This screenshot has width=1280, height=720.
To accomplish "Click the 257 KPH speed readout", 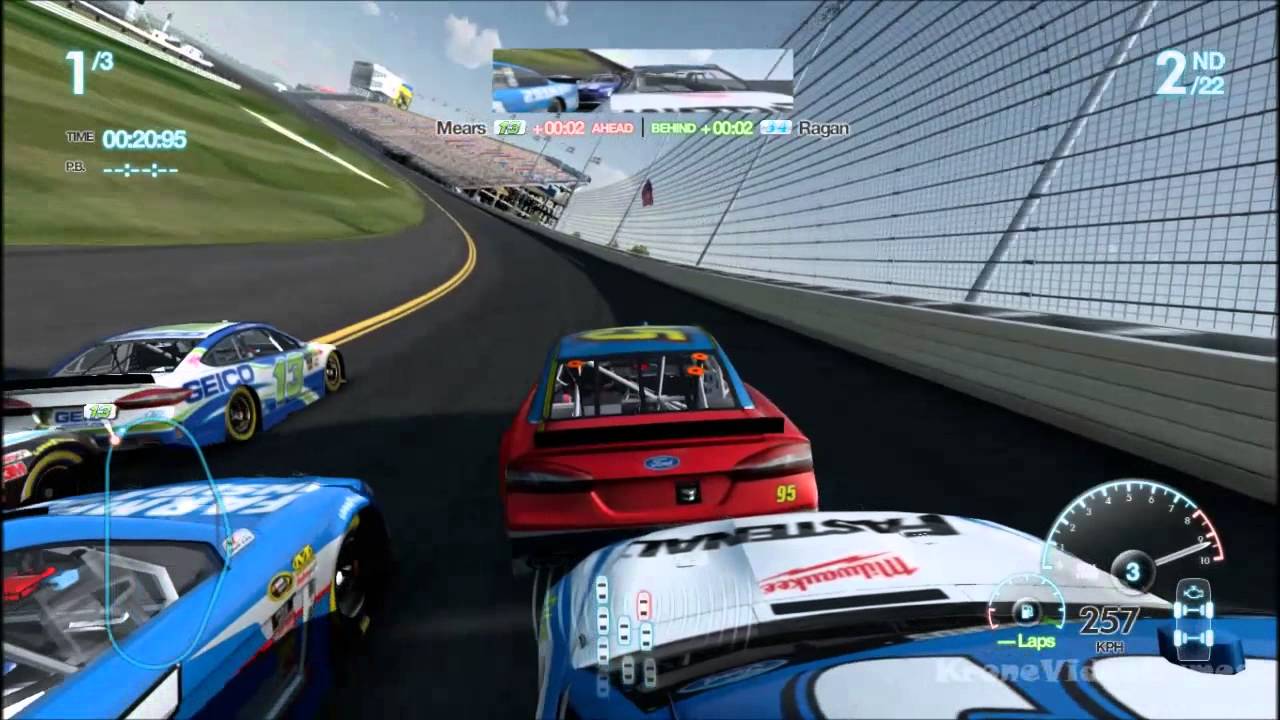I will pos(1108,620).
